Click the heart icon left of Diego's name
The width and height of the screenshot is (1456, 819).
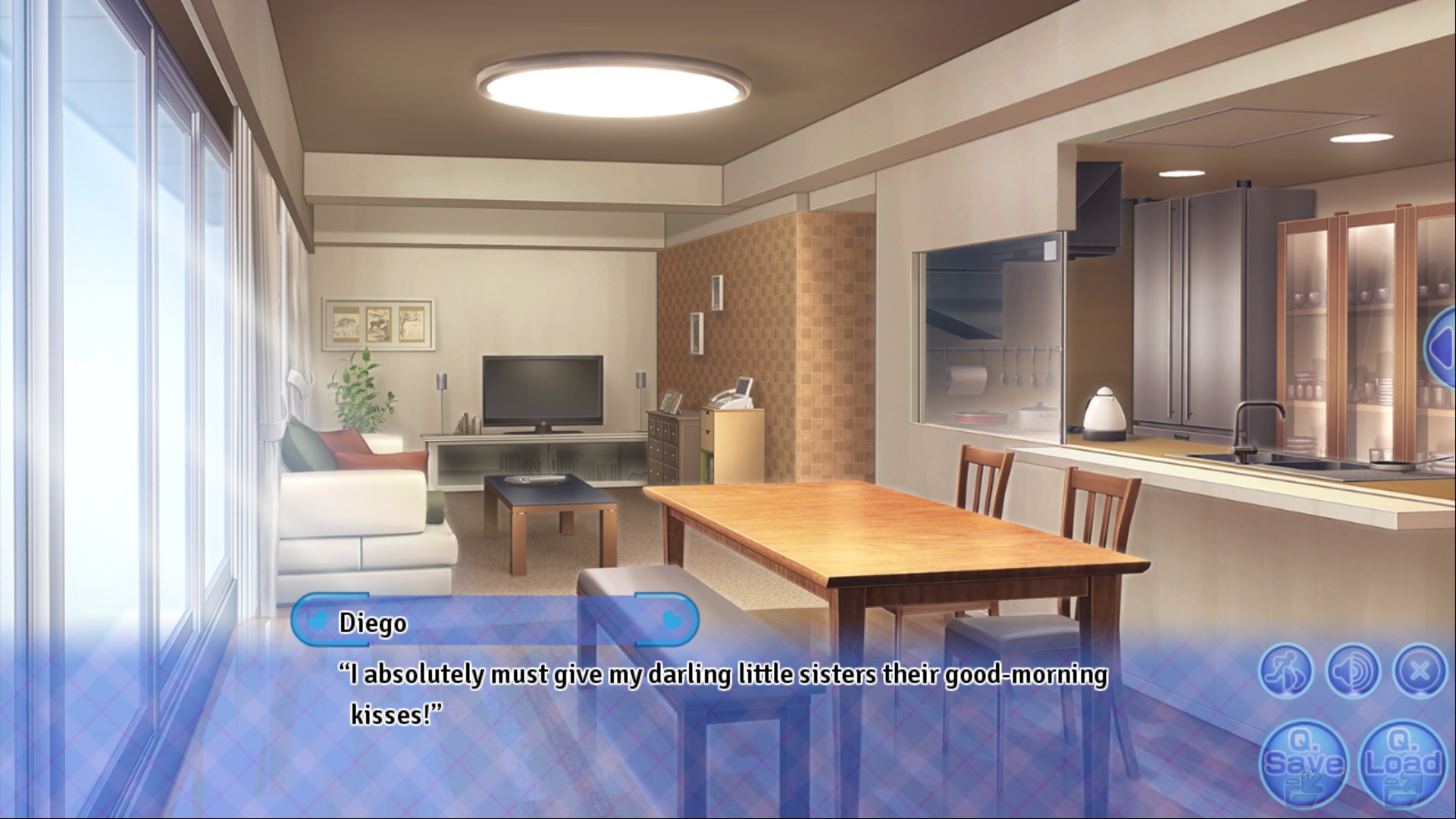pos(318,622)
